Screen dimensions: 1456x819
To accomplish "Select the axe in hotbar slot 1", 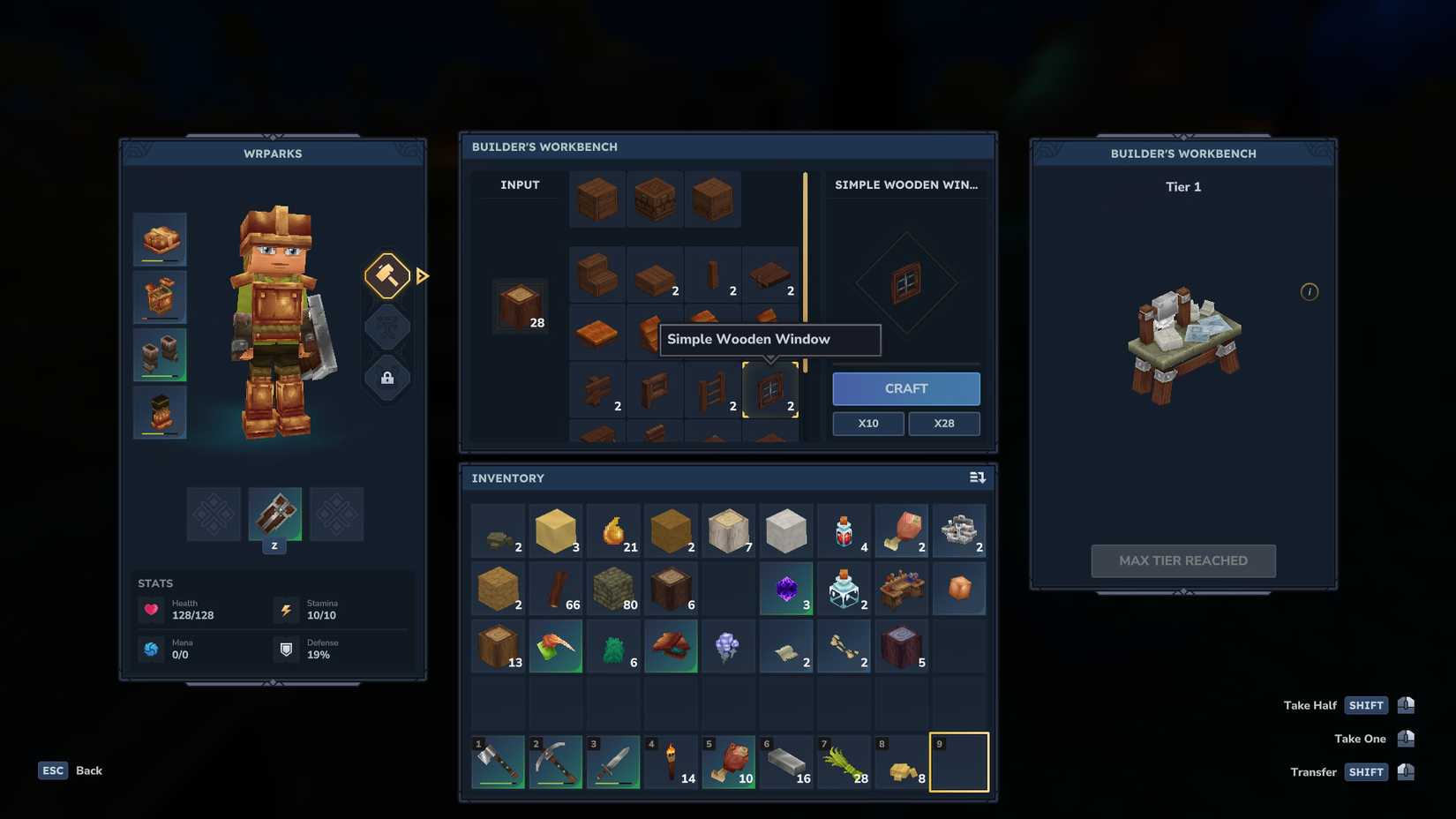I will 498,760.
